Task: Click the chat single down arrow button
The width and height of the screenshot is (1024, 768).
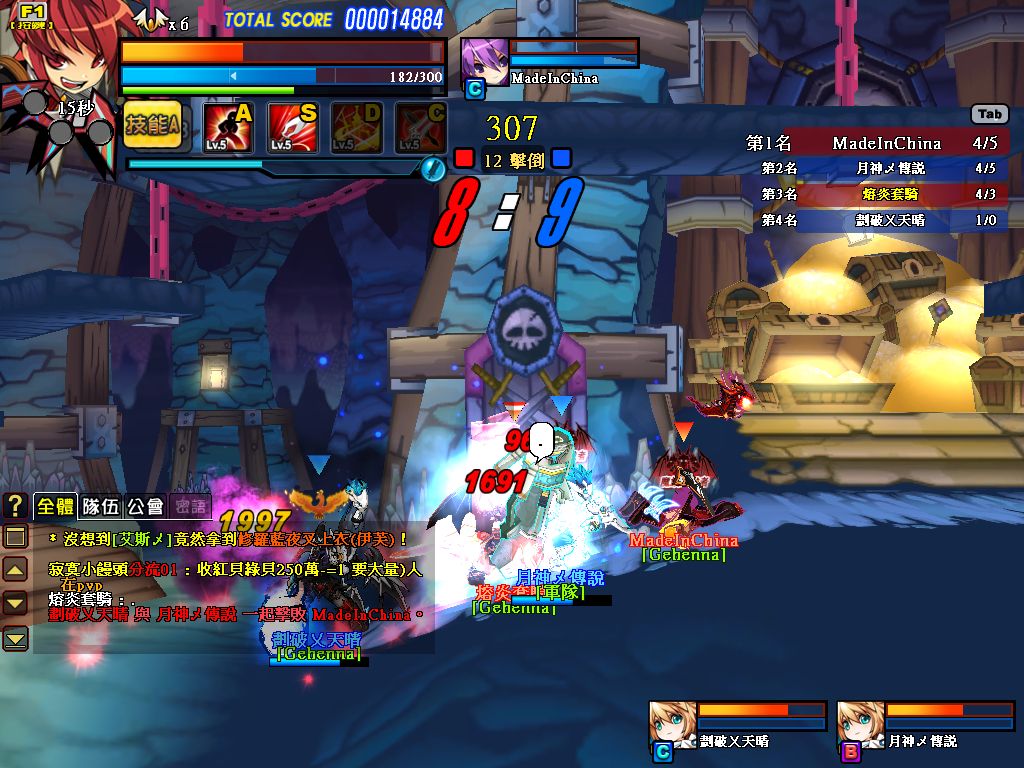Action: [x=15, y=603]
